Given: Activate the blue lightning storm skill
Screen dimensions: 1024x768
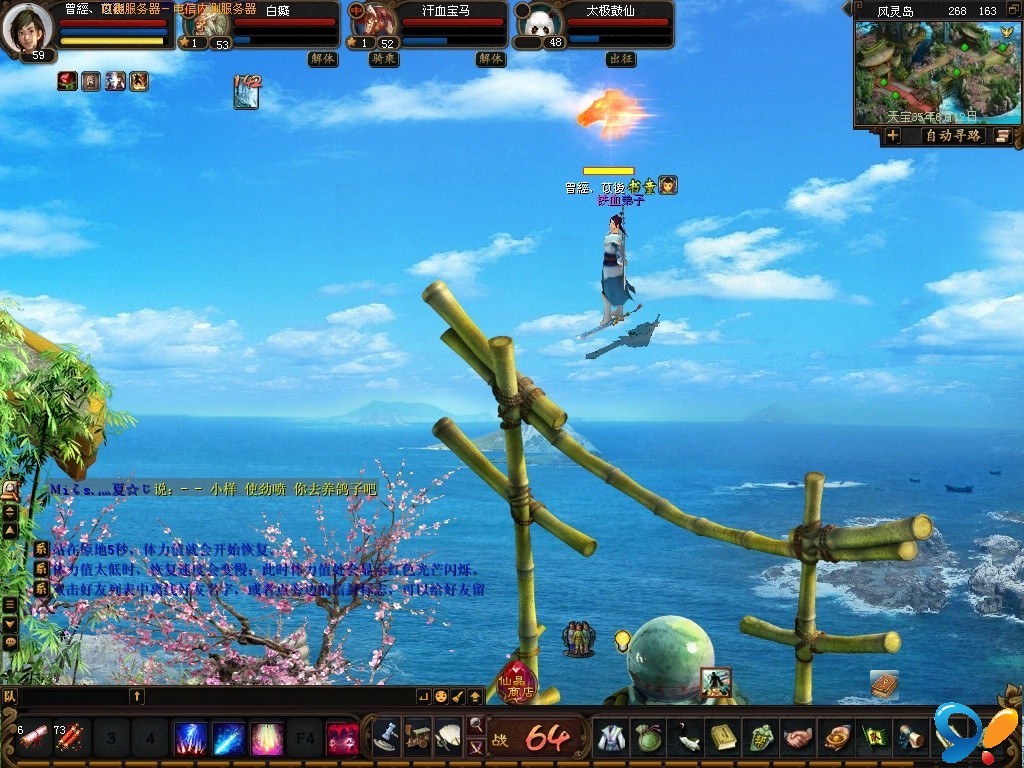Looking at the screenshot, I should coord(191,739).
